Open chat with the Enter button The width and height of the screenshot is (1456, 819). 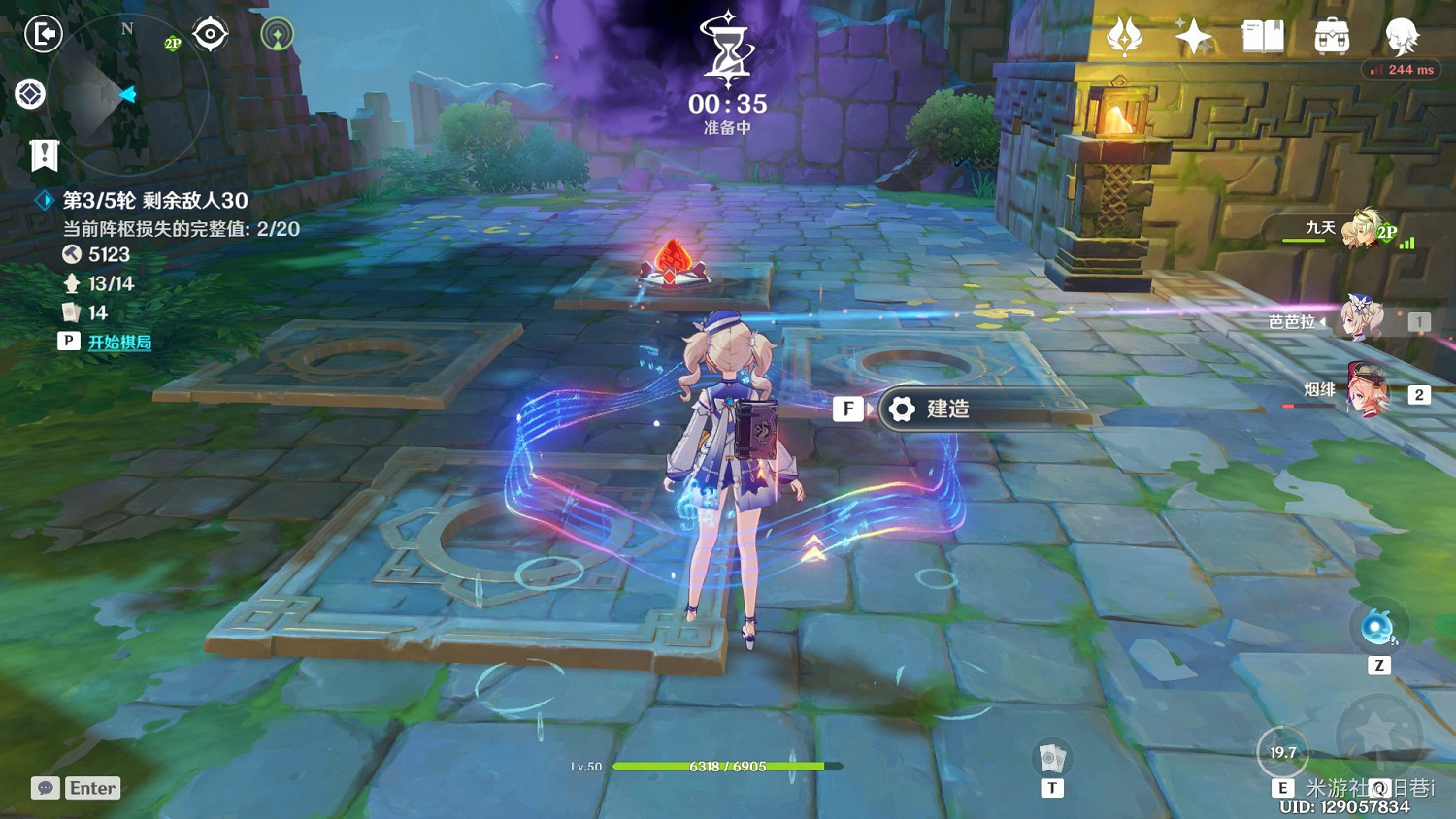[x=91, y=788]
